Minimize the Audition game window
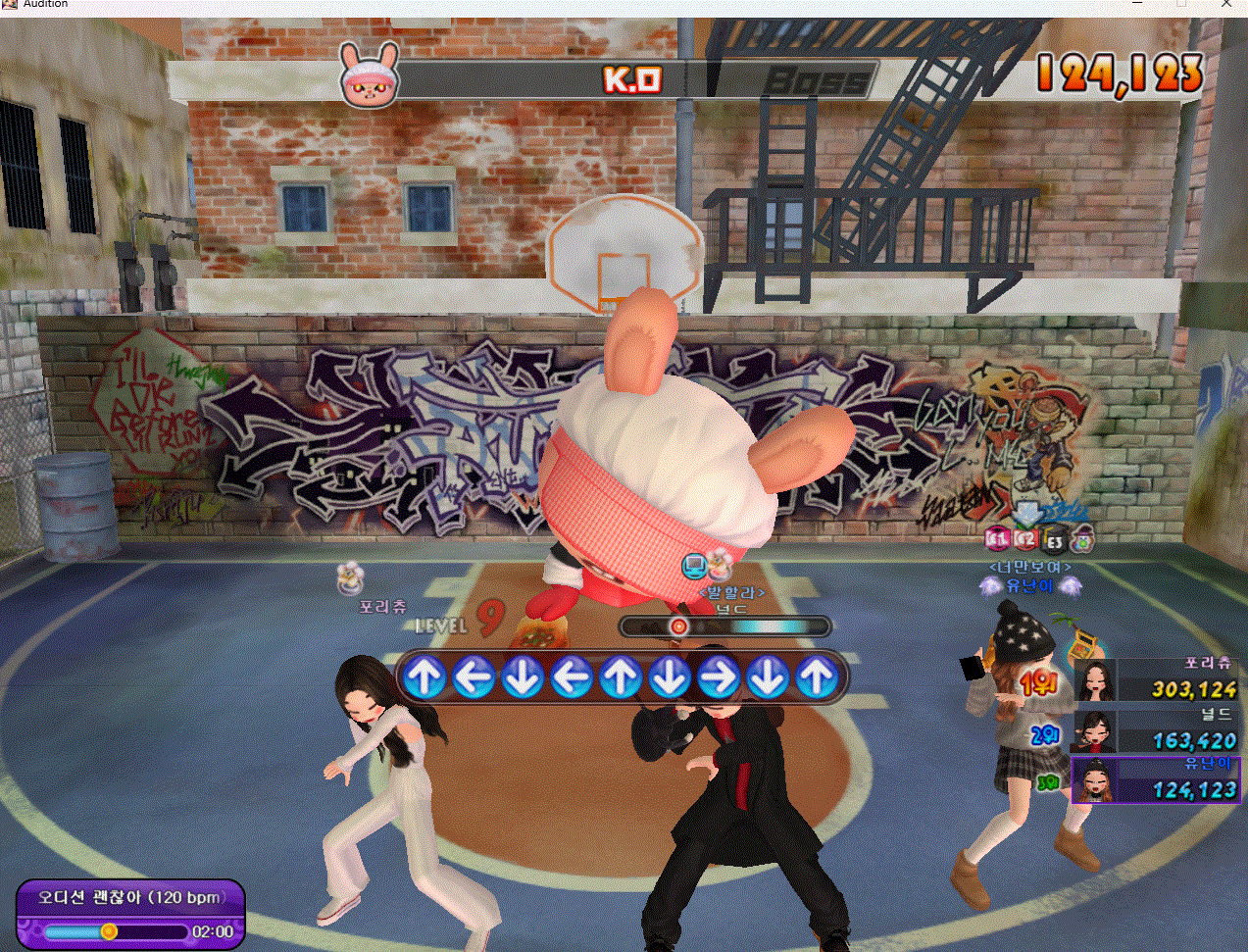 point(1137,4)
